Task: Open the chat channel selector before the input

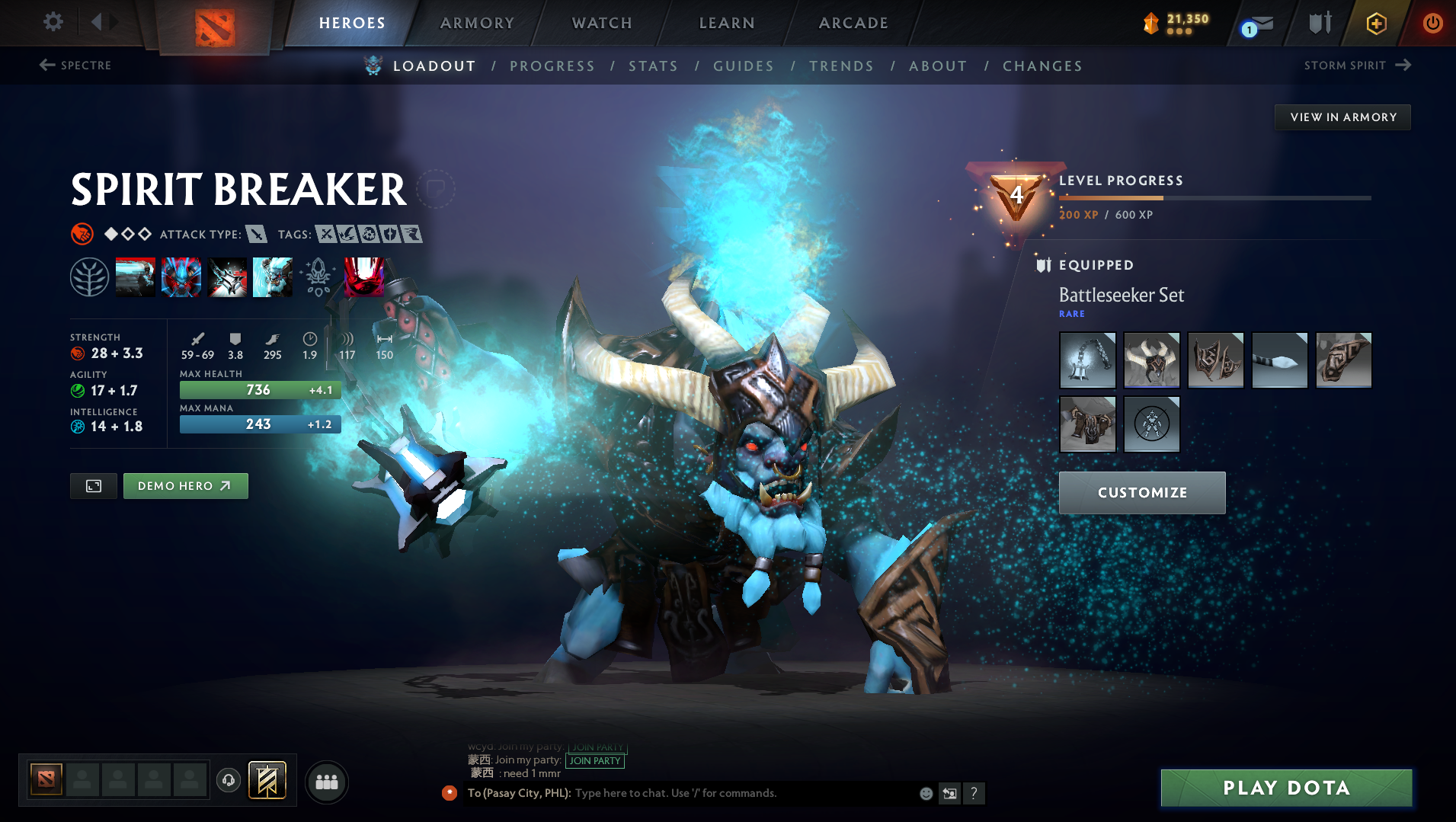Action: pos(449,792)
